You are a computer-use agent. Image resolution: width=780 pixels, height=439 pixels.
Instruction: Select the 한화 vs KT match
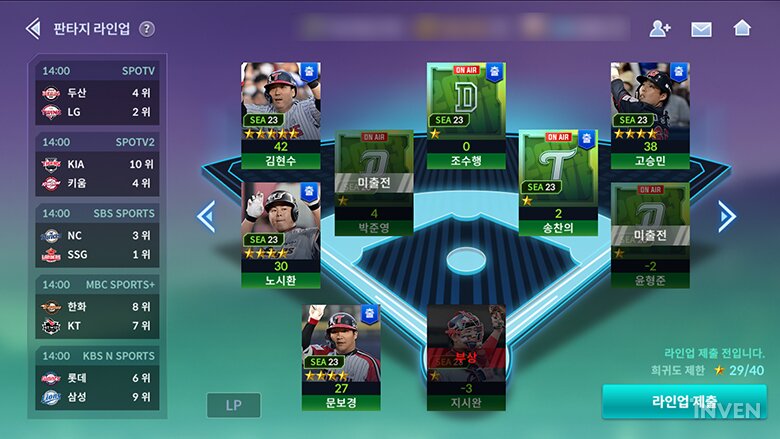[98, 306]
